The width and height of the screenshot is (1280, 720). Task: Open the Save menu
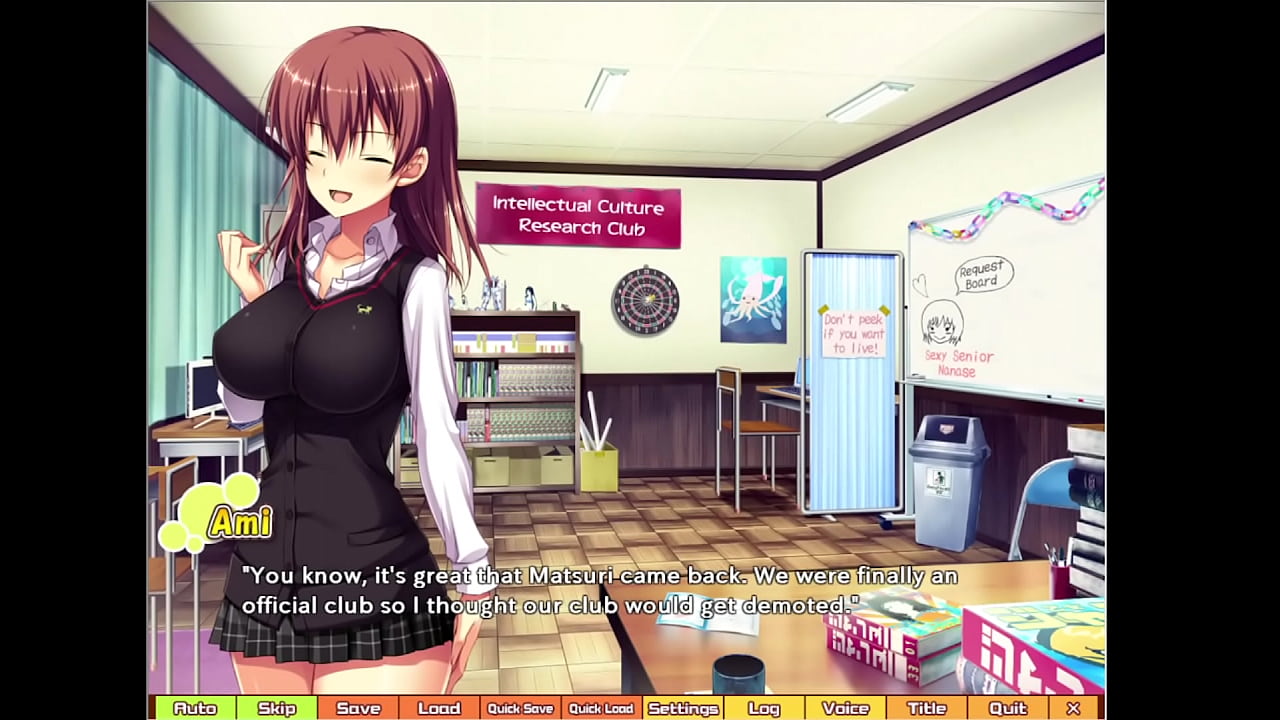(x=358, y=708)
